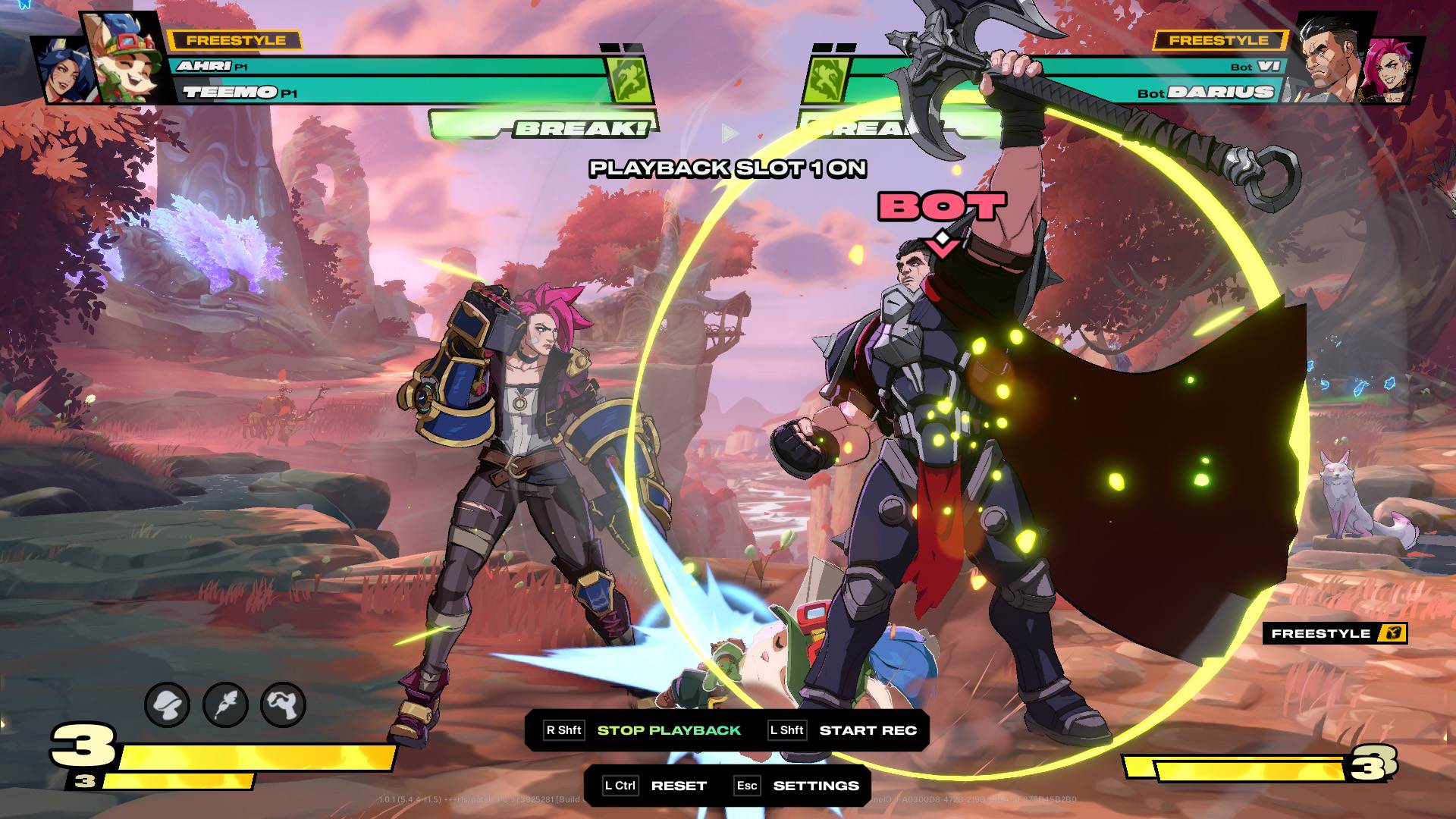
Task: Start recording with START REC
Action: [x=868, y=730]
